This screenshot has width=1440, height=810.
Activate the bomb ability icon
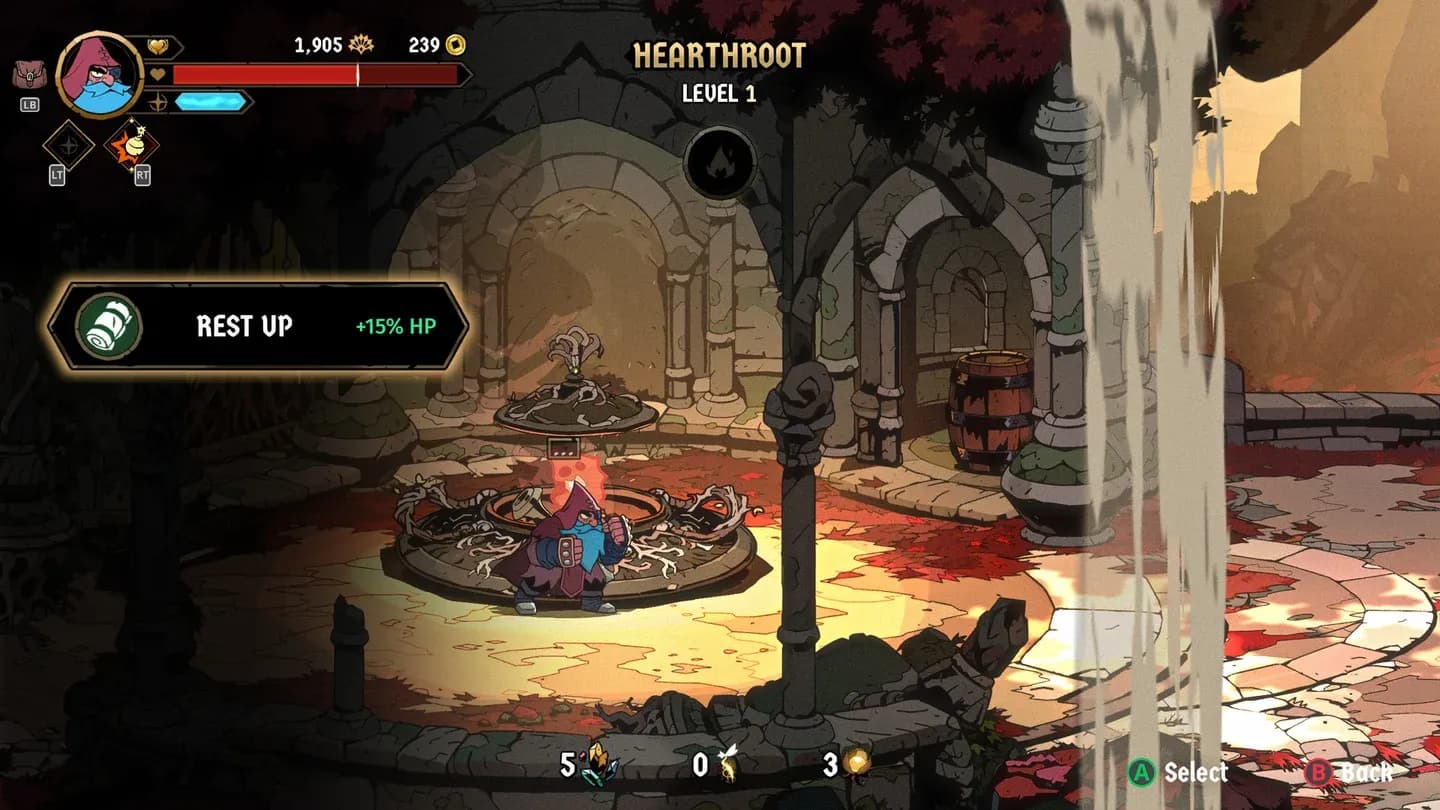[132, 147]
